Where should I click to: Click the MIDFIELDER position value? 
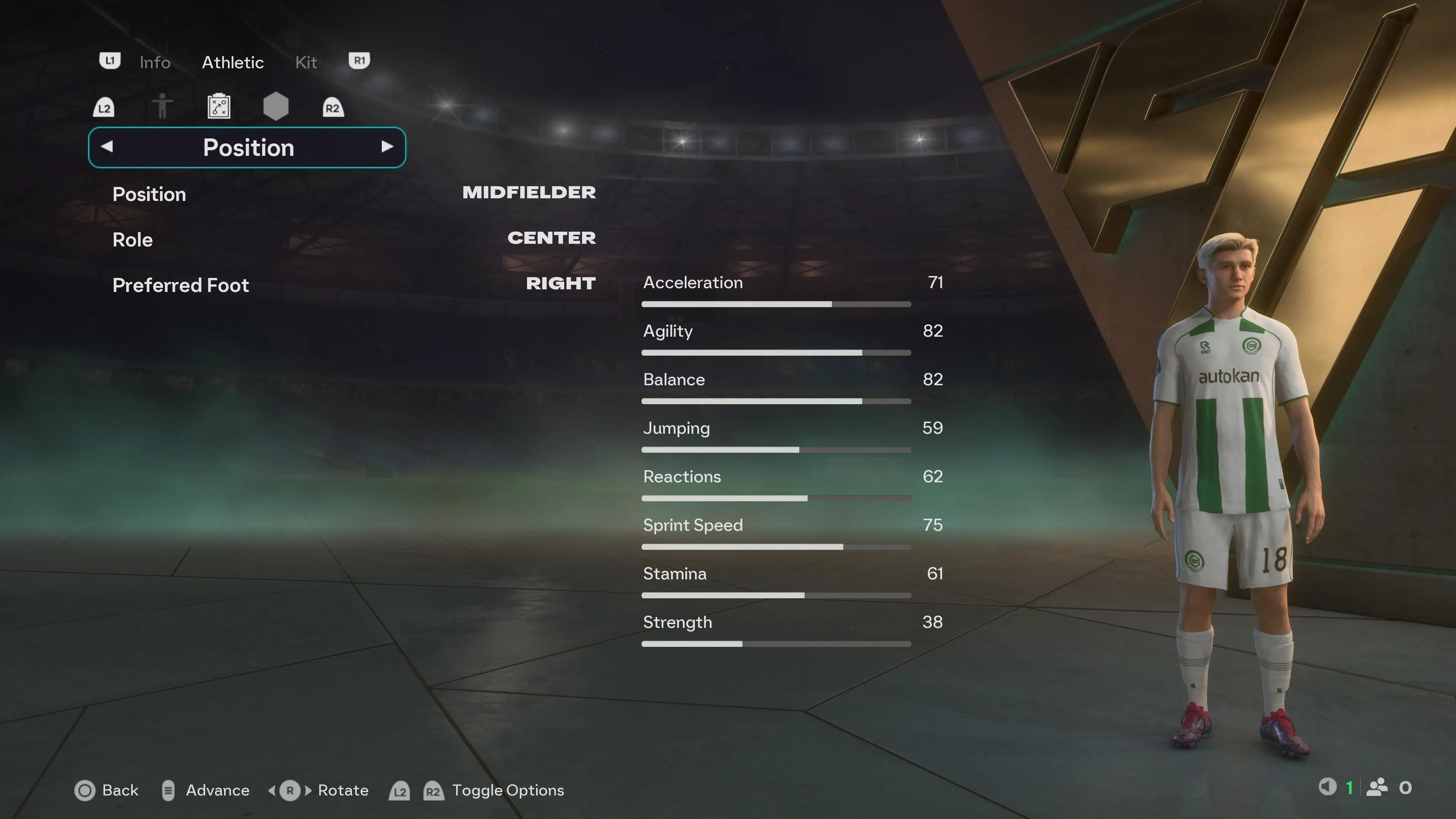[x=530, y=193]
